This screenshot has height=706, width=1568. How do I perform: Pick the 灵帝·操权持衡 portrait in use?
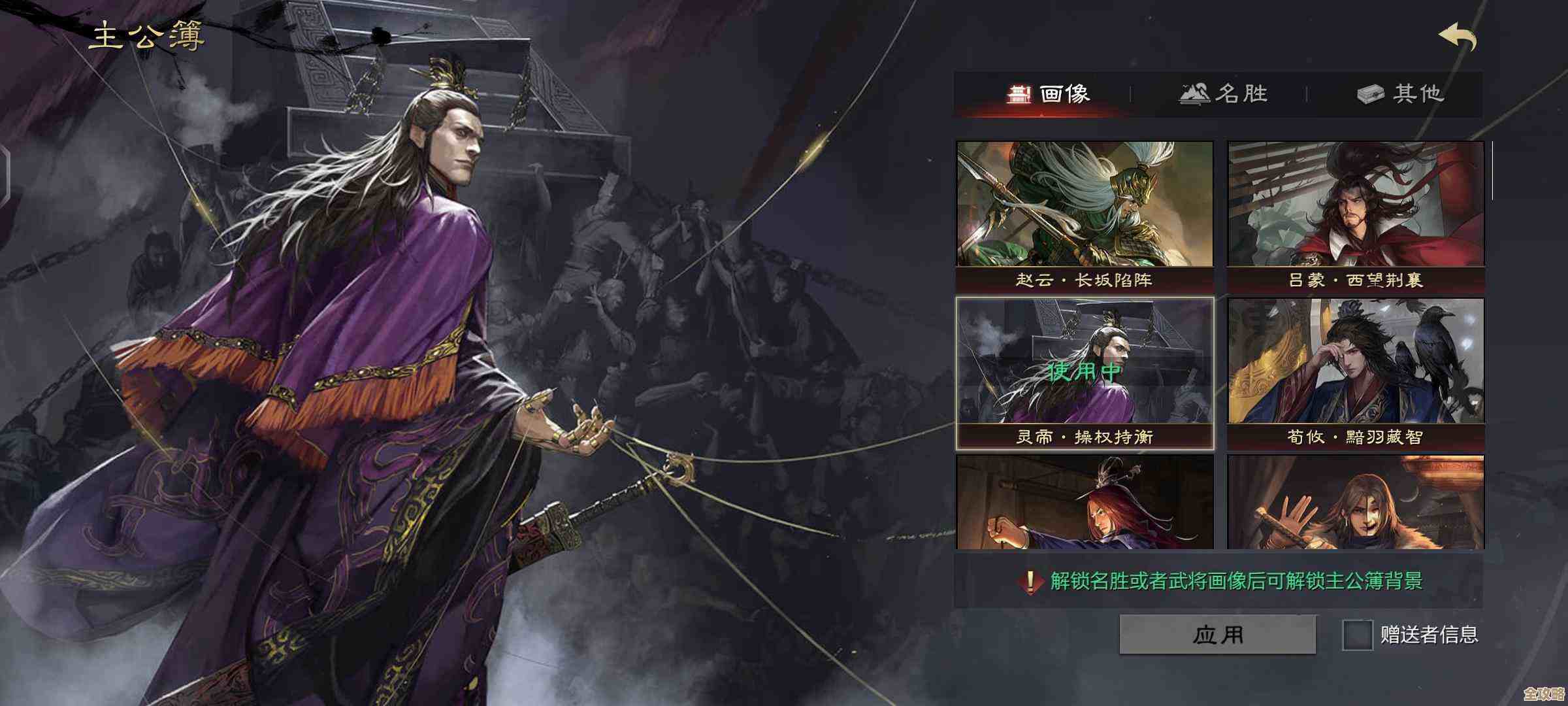pyautogui.click(x=1085, y=373)
